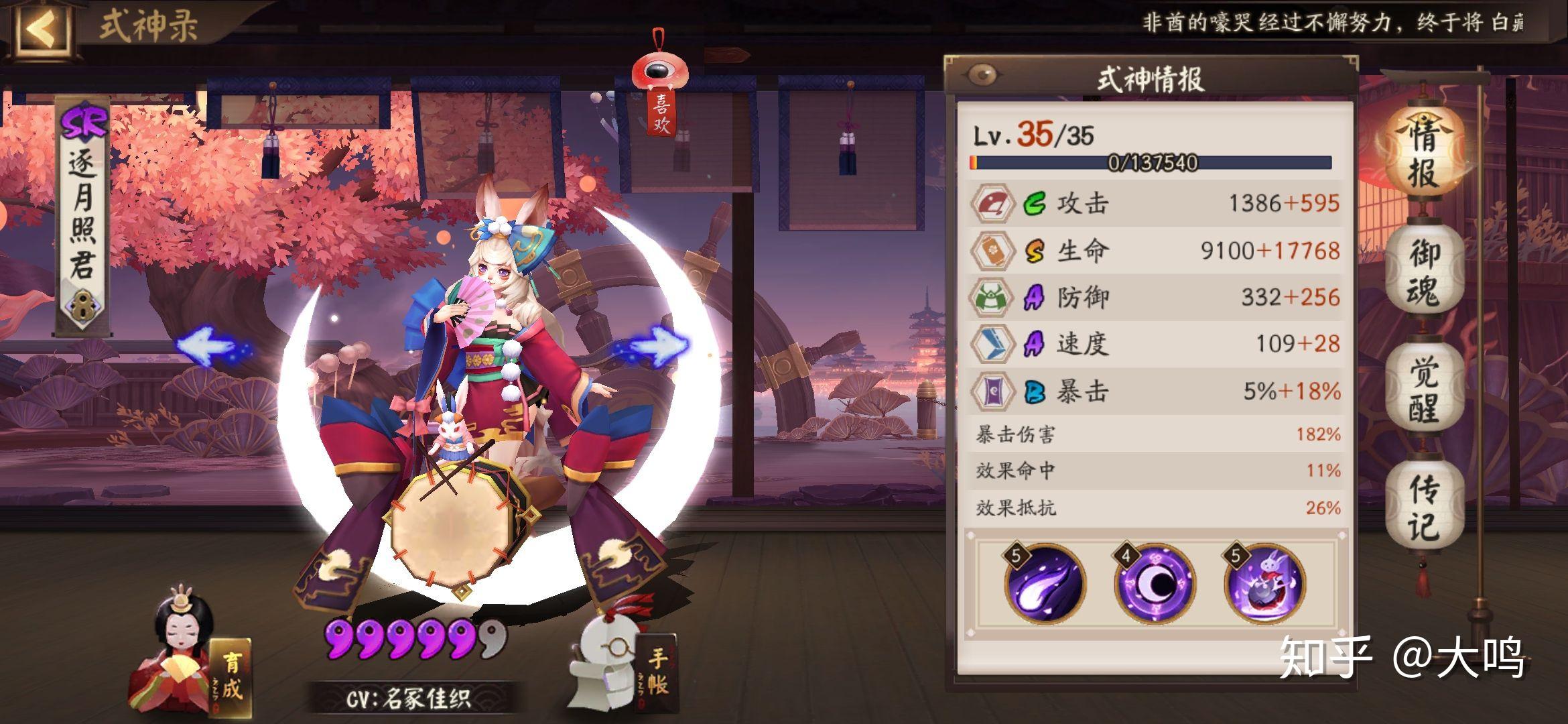Go back using the gold arrow button
Image resolution: width=1568 pixels, height=724 pixels.
(x=42, y=28)
